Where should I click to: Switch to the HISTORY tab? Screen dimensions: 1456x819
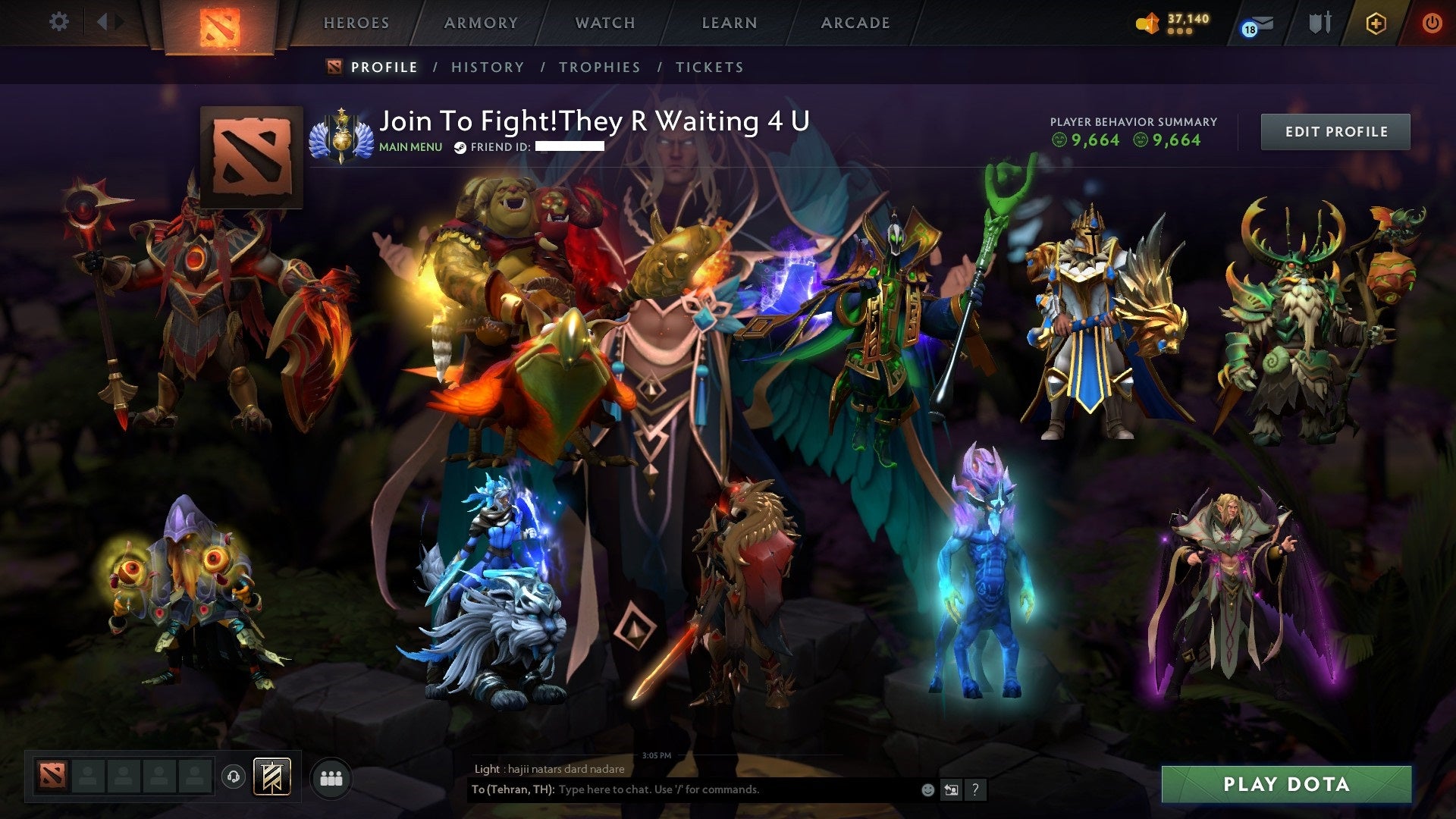pos(487,67)
